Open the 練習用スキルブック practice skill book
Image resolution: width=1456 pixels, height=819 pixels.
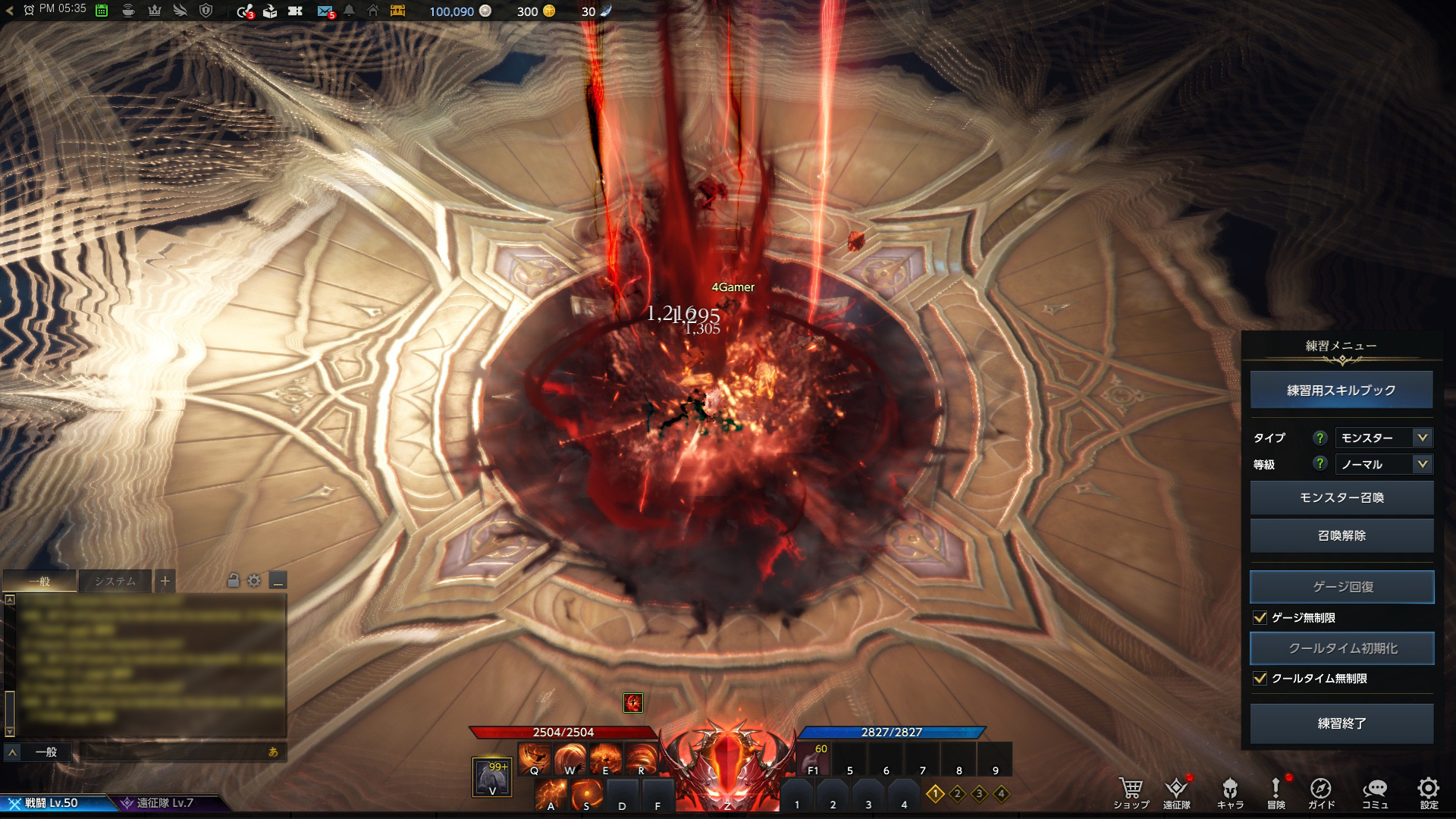(x=1341, y=391)
